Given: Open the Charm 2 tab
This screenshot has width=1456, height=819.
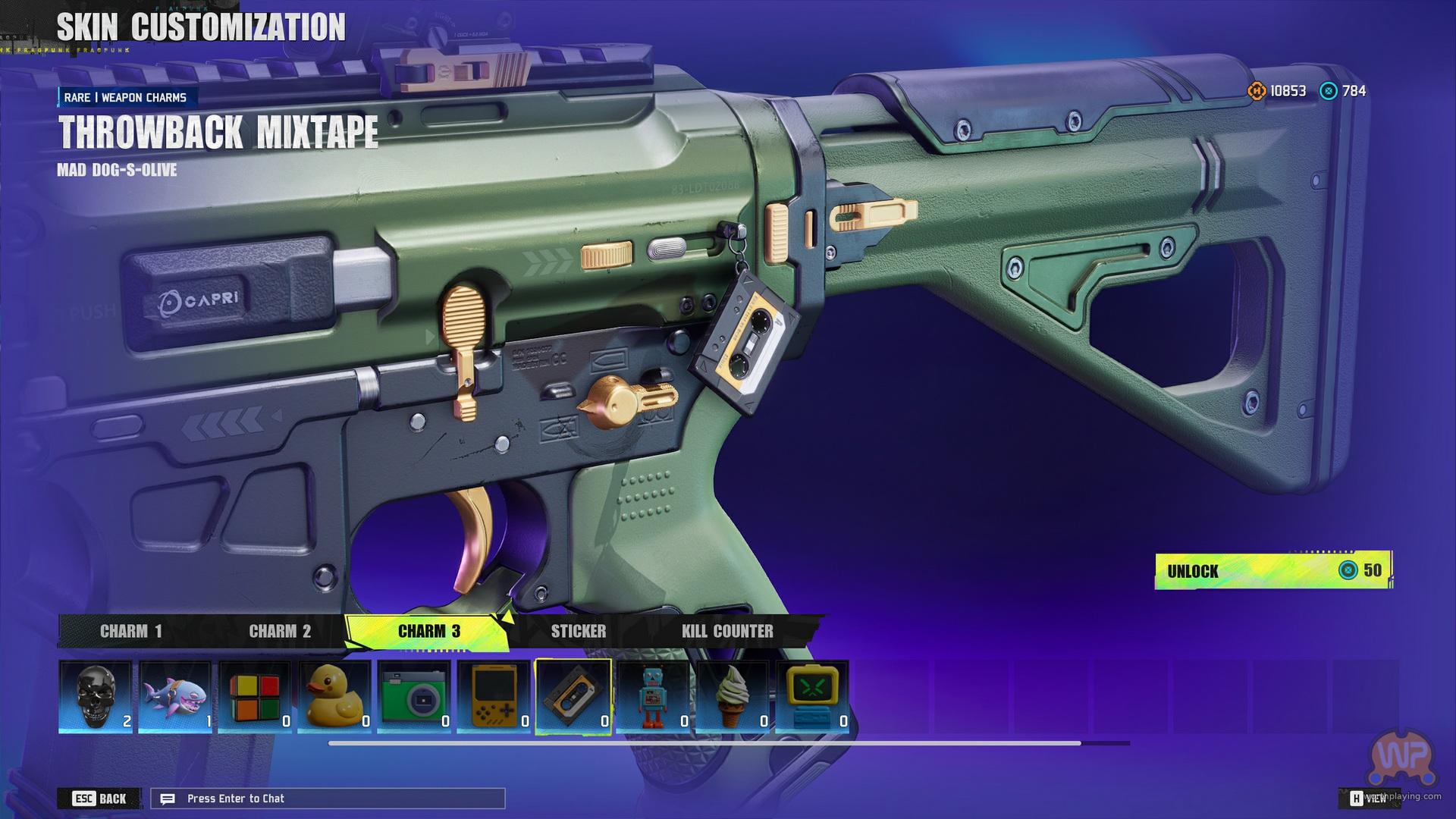Looking at the screenshot, I should [x=280, y=631].
